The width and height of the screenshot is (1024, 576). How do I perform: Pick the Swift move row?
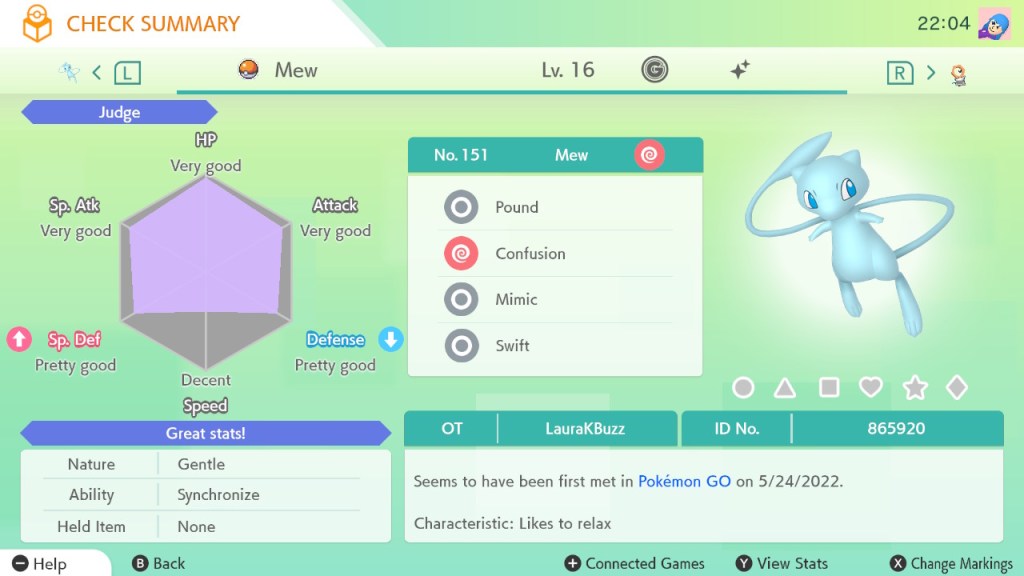[555, 345]
